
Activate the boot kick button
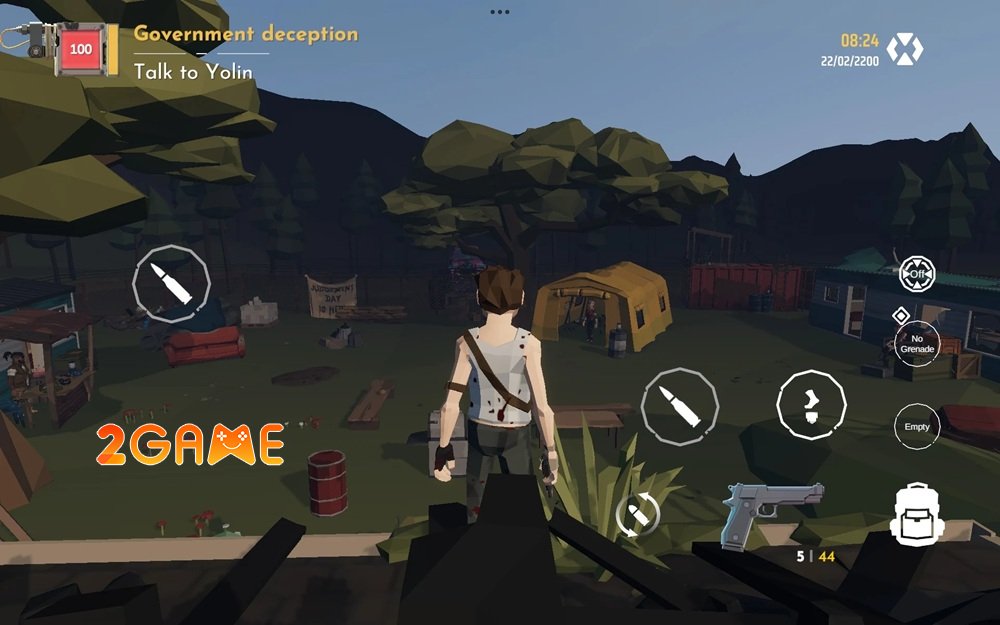click(x=811, y=403)
